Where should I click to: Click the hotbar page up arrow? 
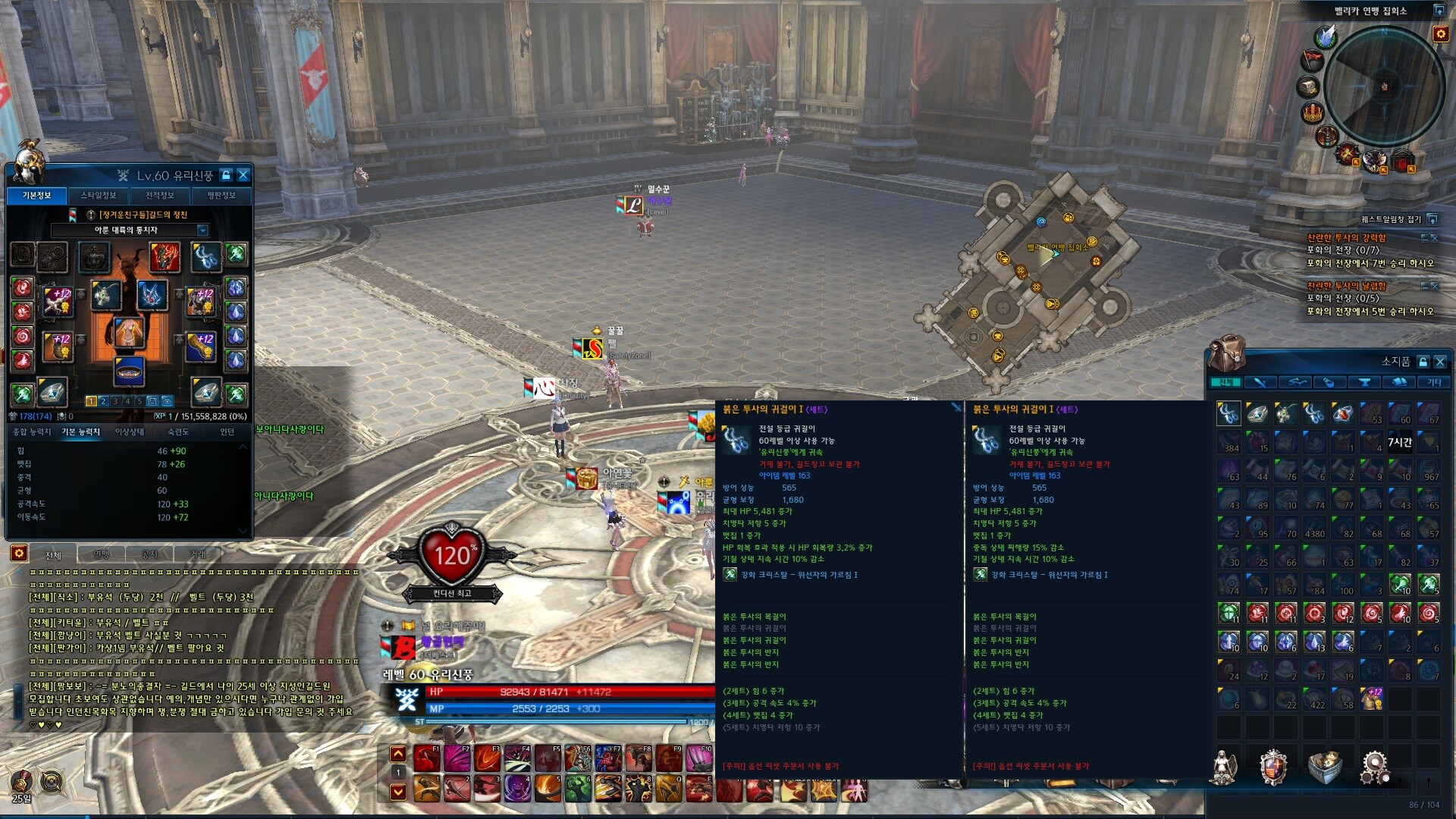tap(398, 753)
